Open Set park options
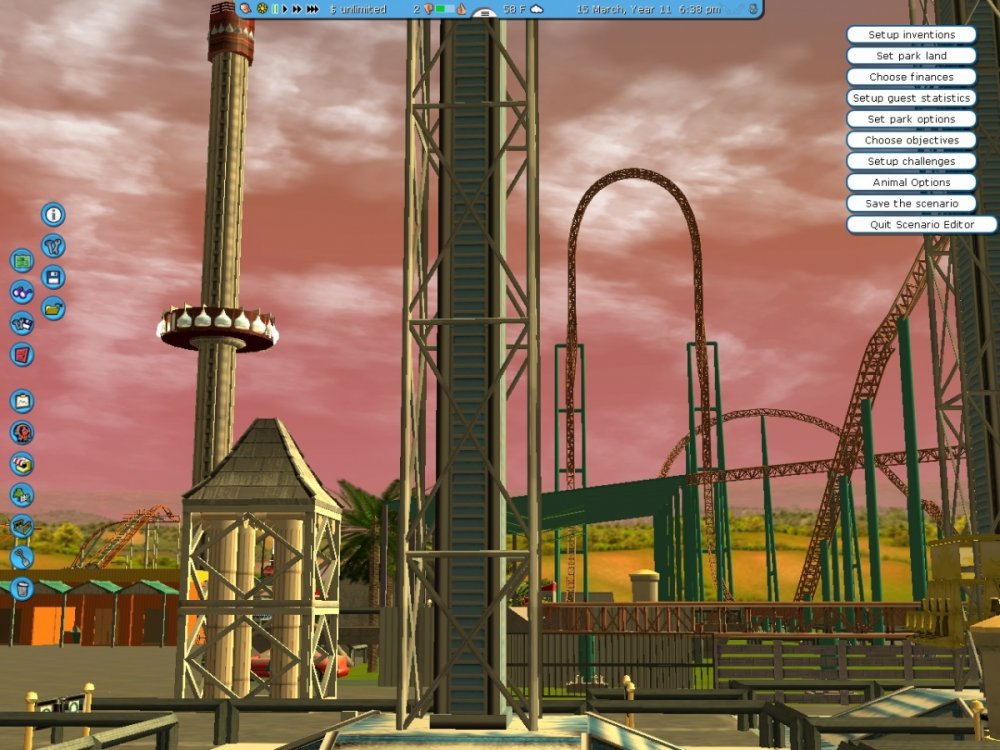 tap(911, 119)
